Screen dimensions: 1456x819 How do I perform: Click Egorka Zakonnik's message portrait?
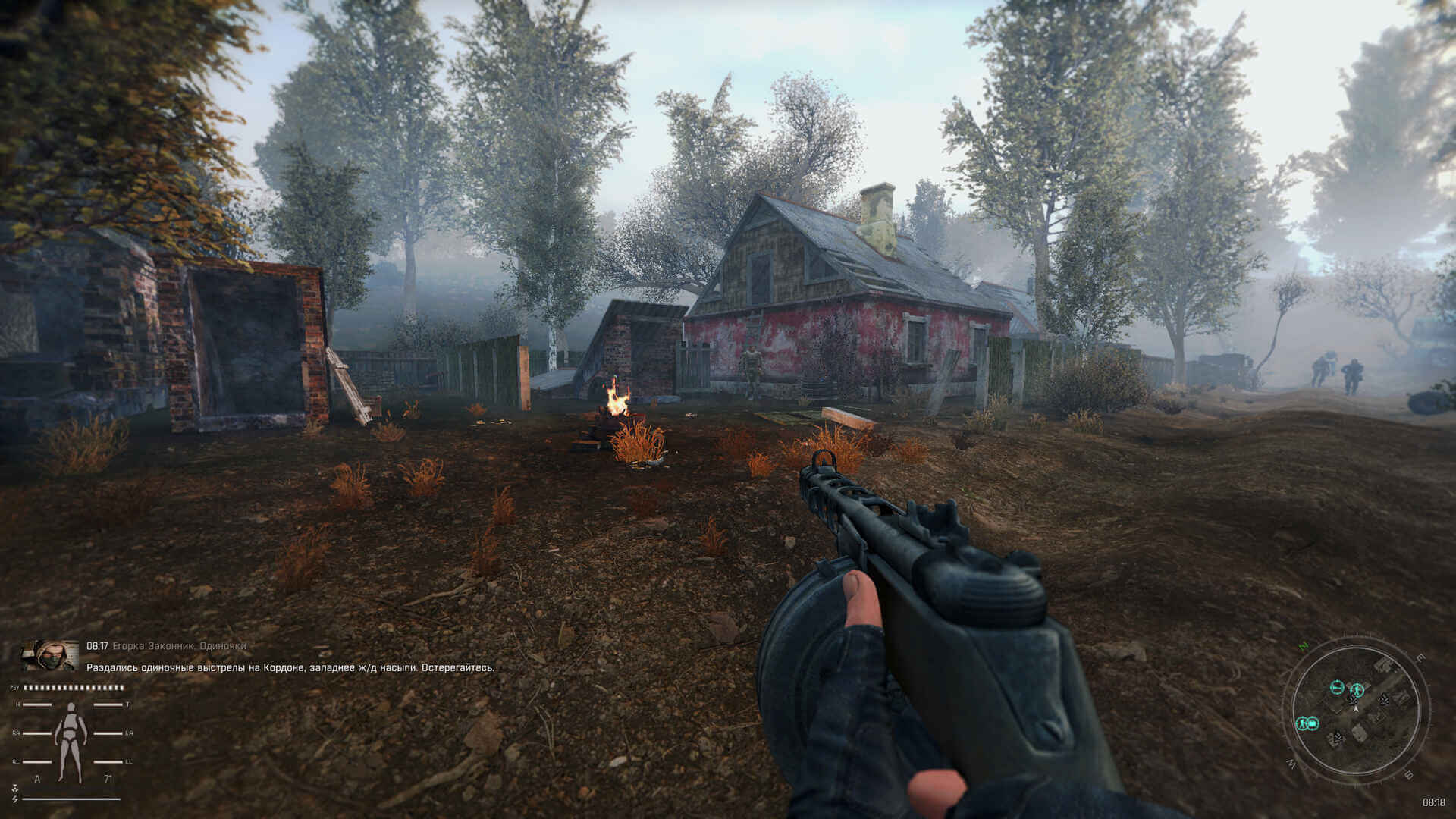[50, 655]
